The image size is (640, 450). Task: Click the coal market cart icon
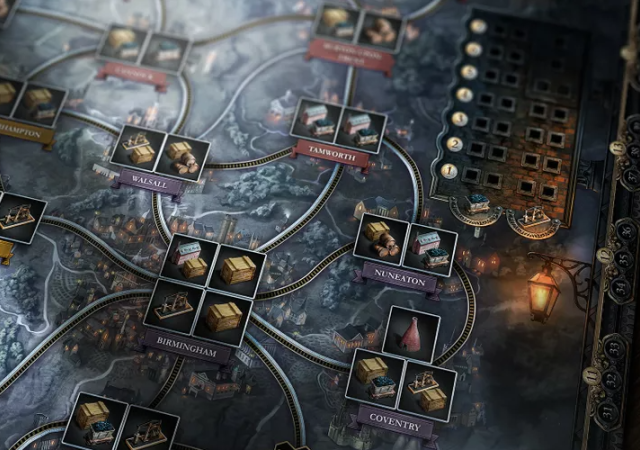pos(478,204)
